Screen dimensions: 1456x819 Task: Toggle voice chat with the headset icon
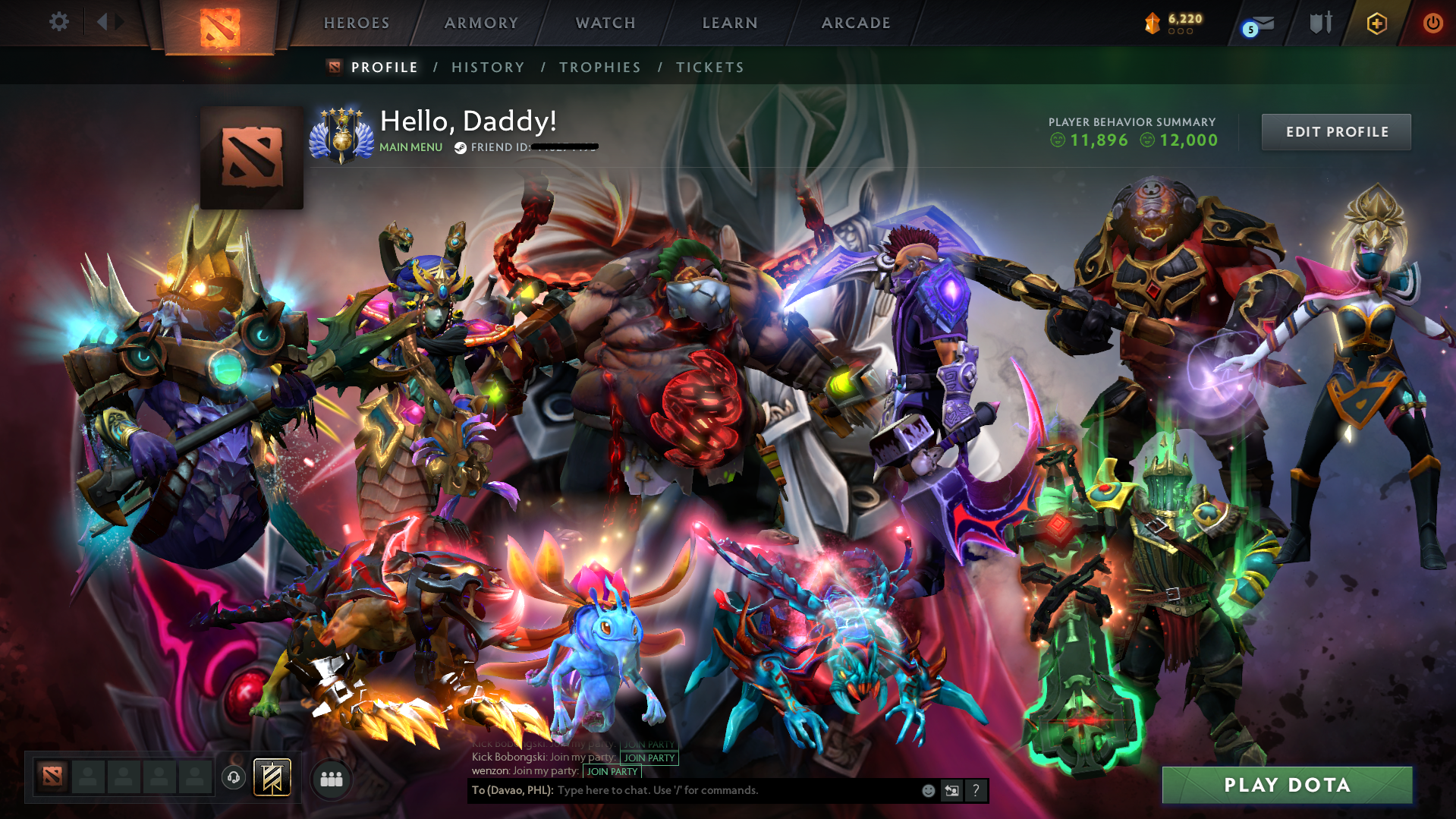pyautogui.click(x=233, y=776)
